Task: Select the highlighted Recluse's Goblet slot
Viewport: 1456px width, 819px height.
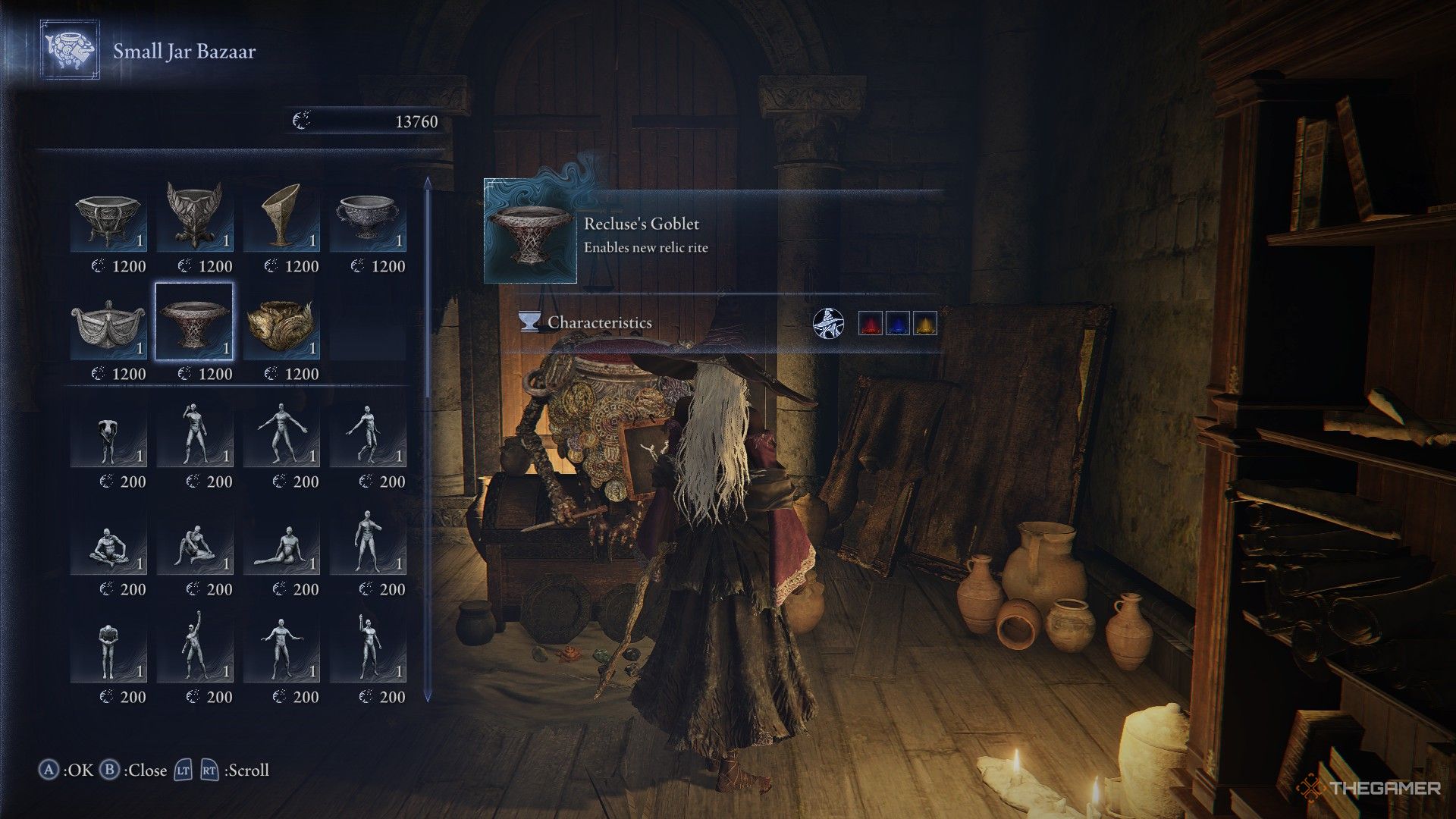Action: [x=195, y=322]
